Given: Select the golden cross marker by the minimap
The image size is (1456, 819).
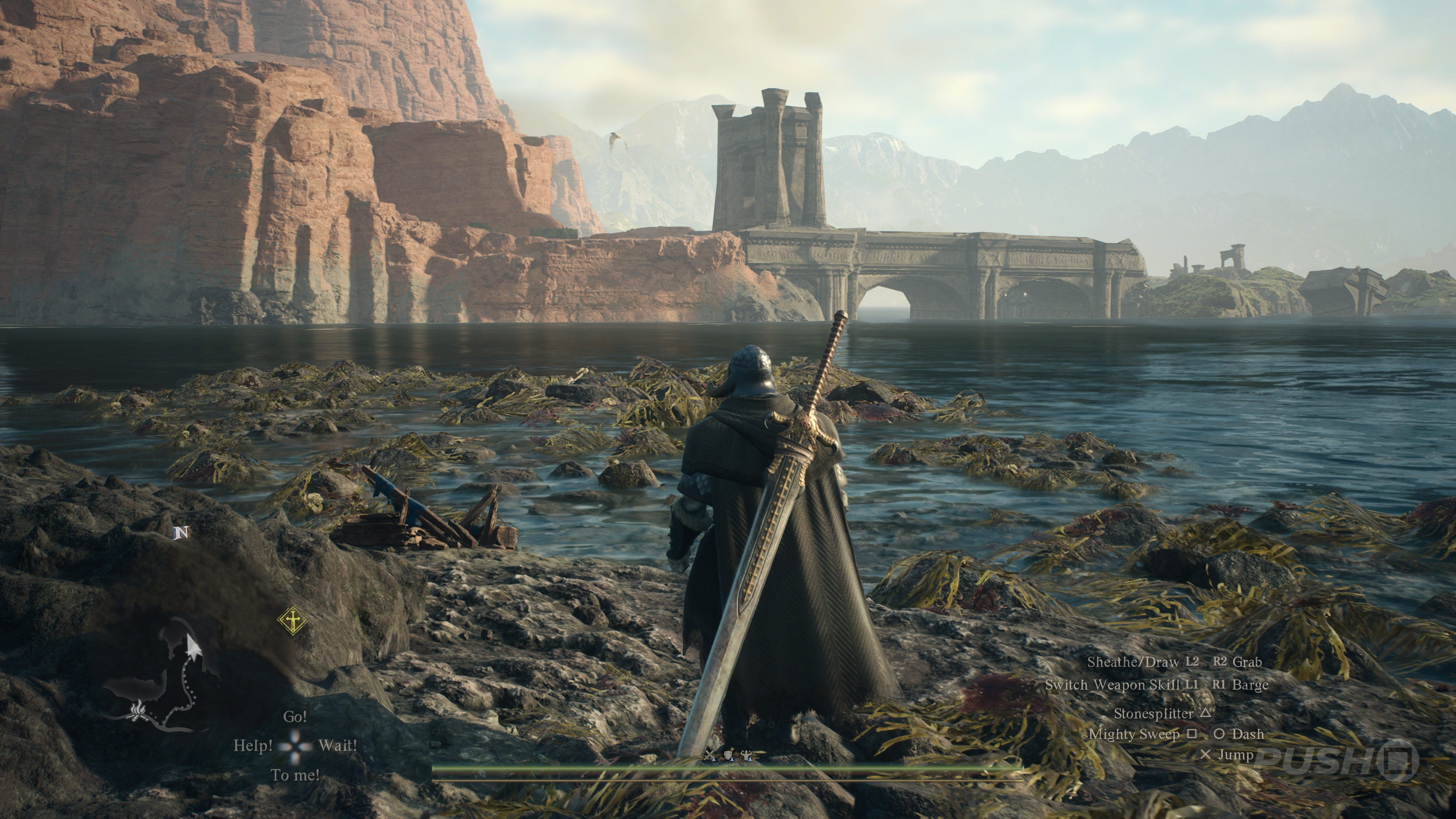Looking at the screenshot, I should pos(292,621).
